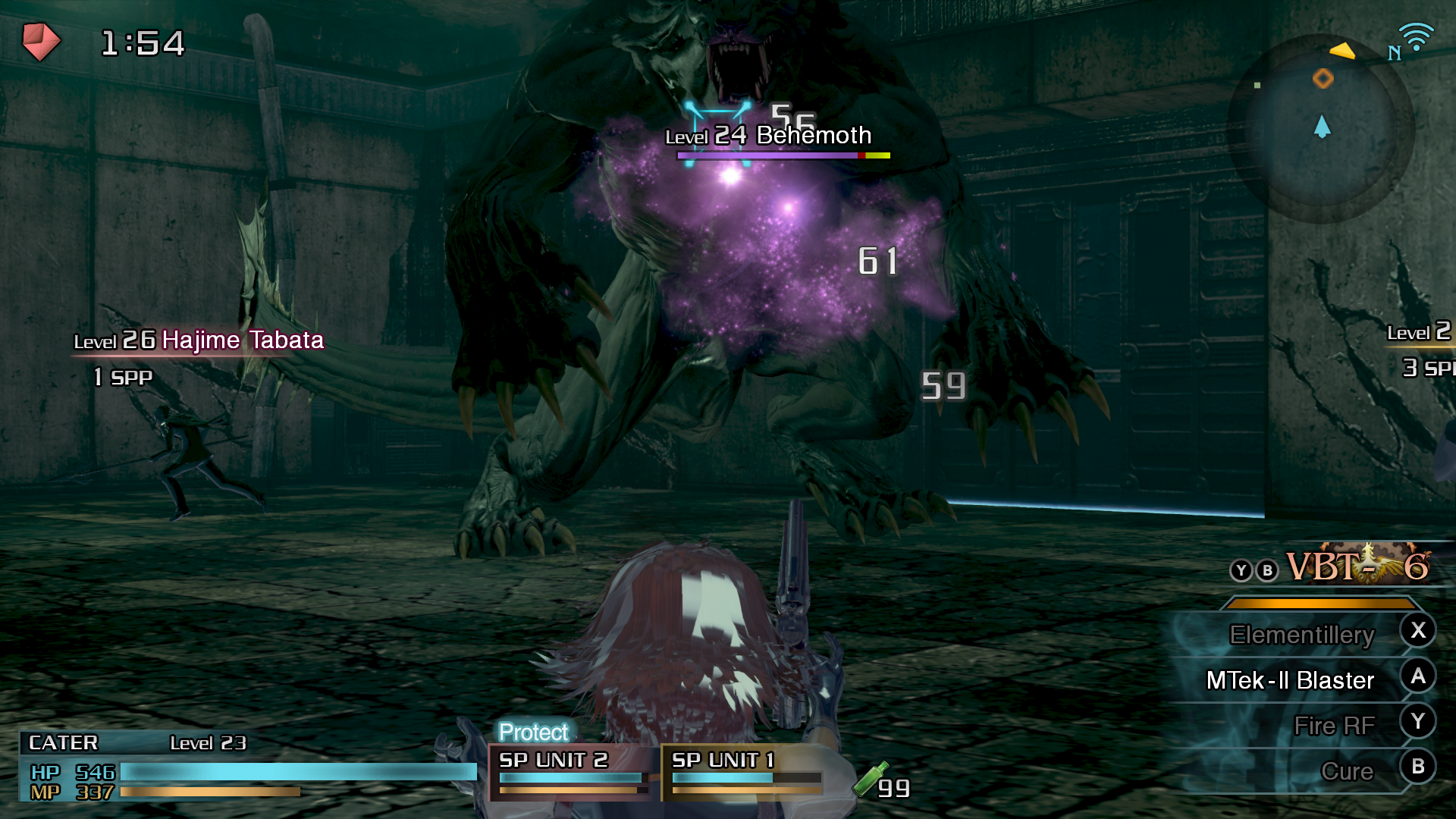1456x819 pixels.
Task: Click the red mission gem icon
Action: pyautogui.click(x=42, y=42)
